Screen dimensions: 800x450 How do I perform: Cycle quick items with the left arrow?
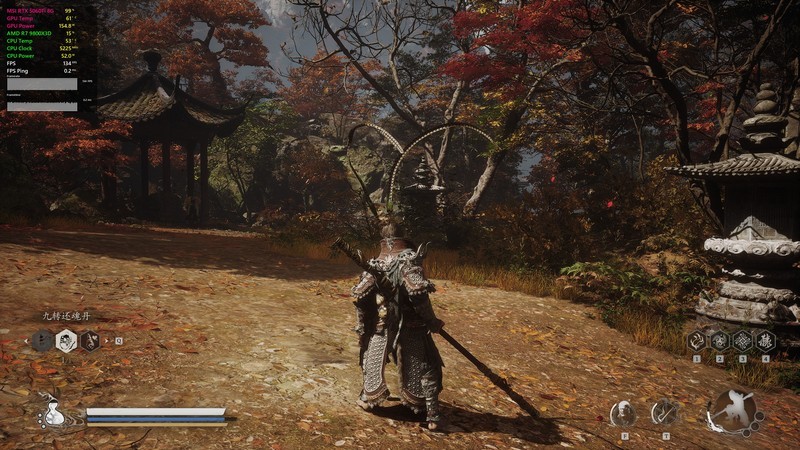(27, 341)
